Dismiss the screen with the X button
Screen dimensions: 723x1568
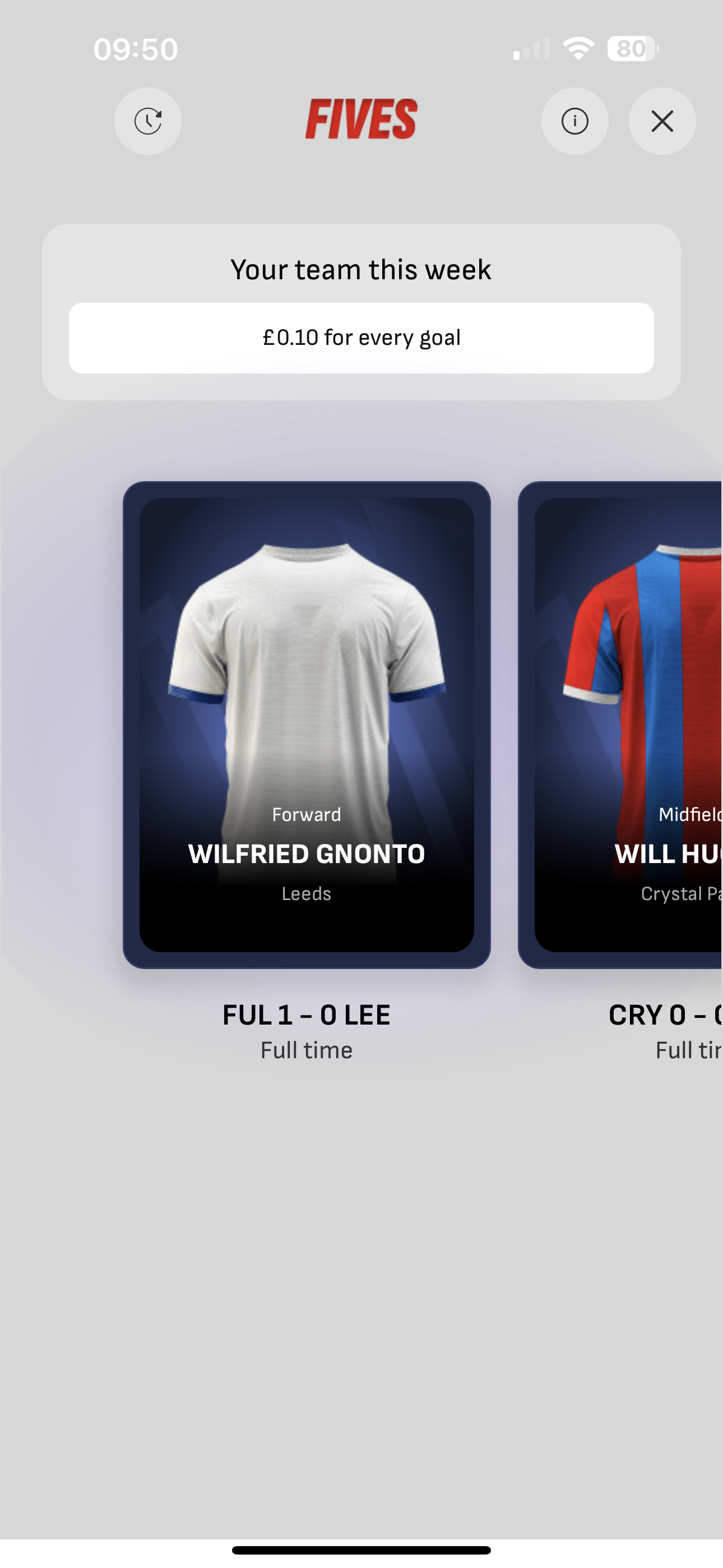[661, 121]
